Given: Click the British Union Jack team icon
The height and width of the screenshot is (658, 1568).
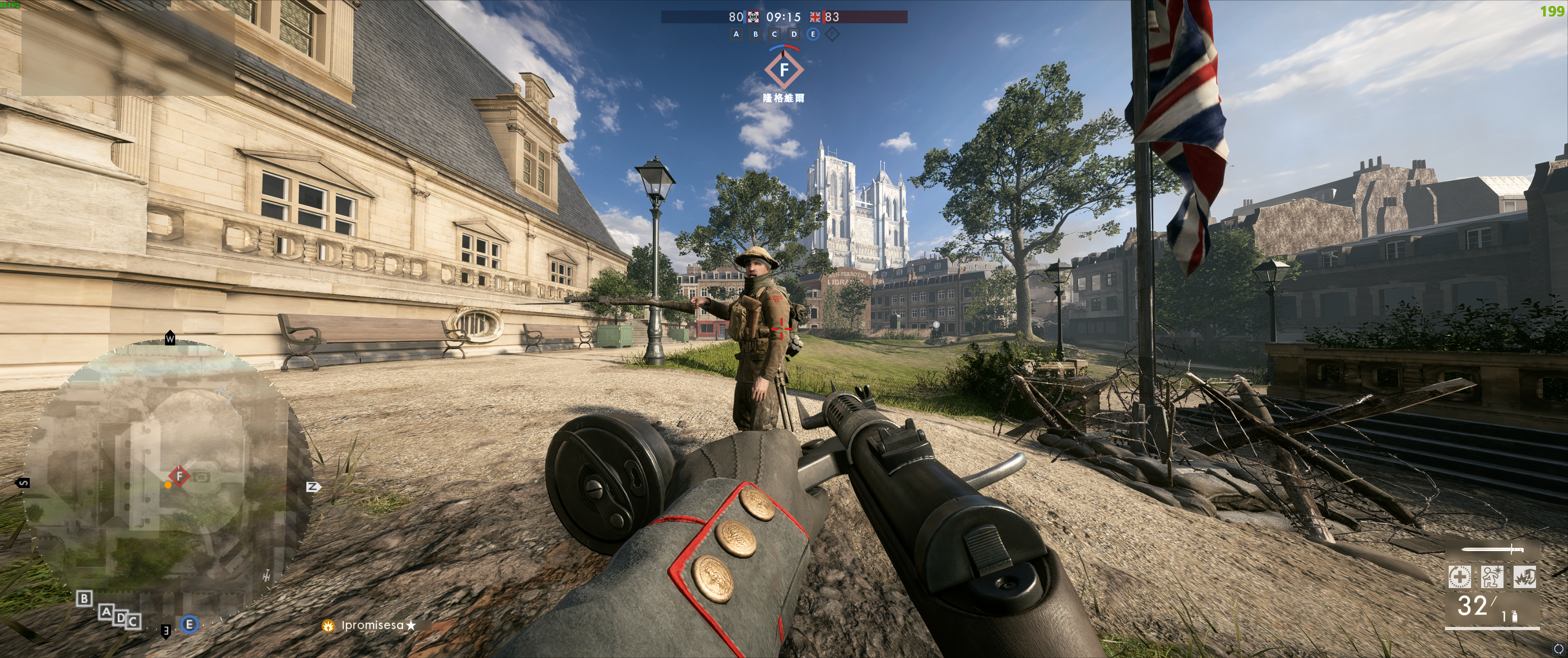Looking at the screenshot, I should pyautogui.click(x=815, y=17).
